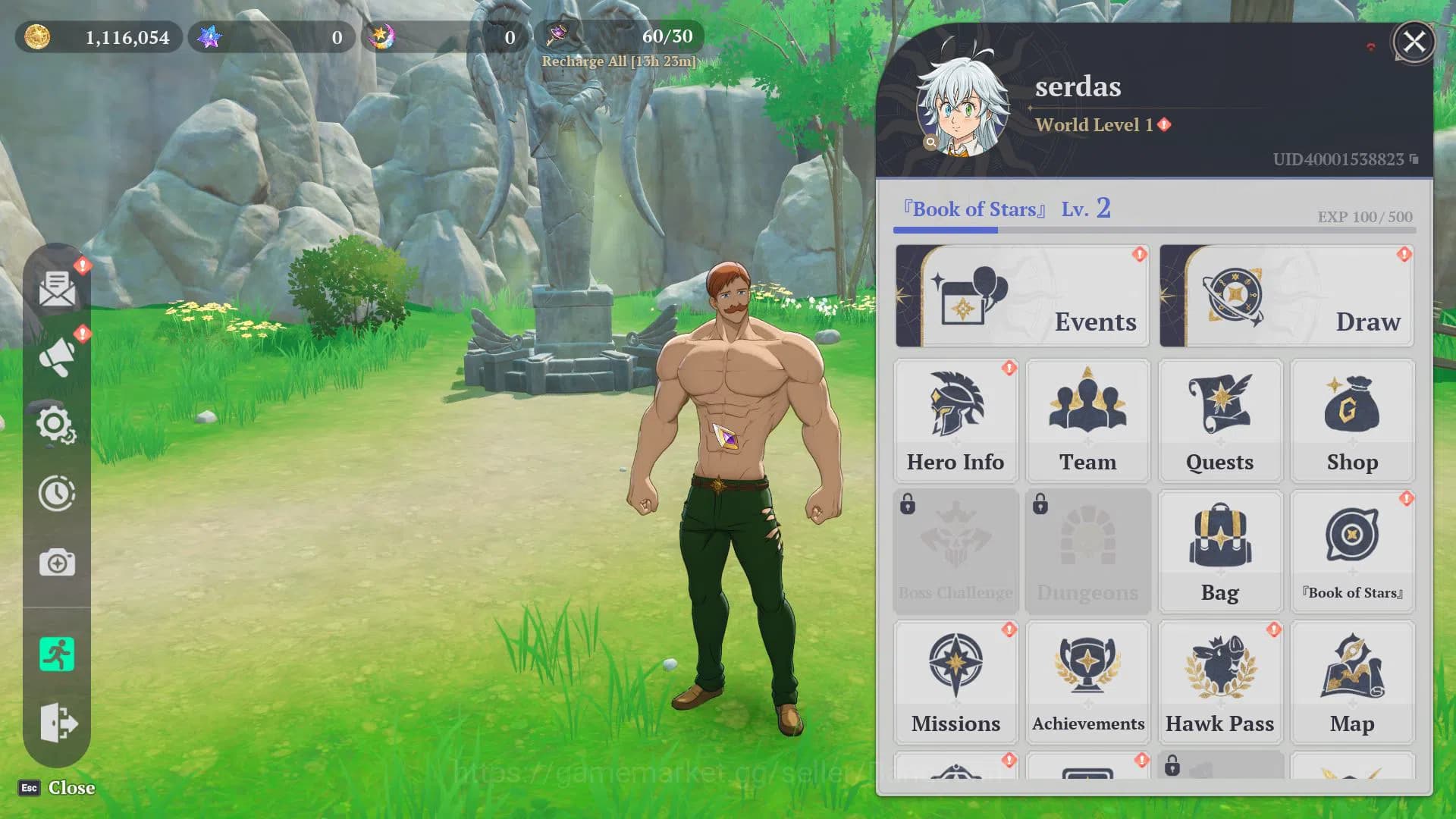
Task: Open the Draw menu
Action: coord(1286,297)
